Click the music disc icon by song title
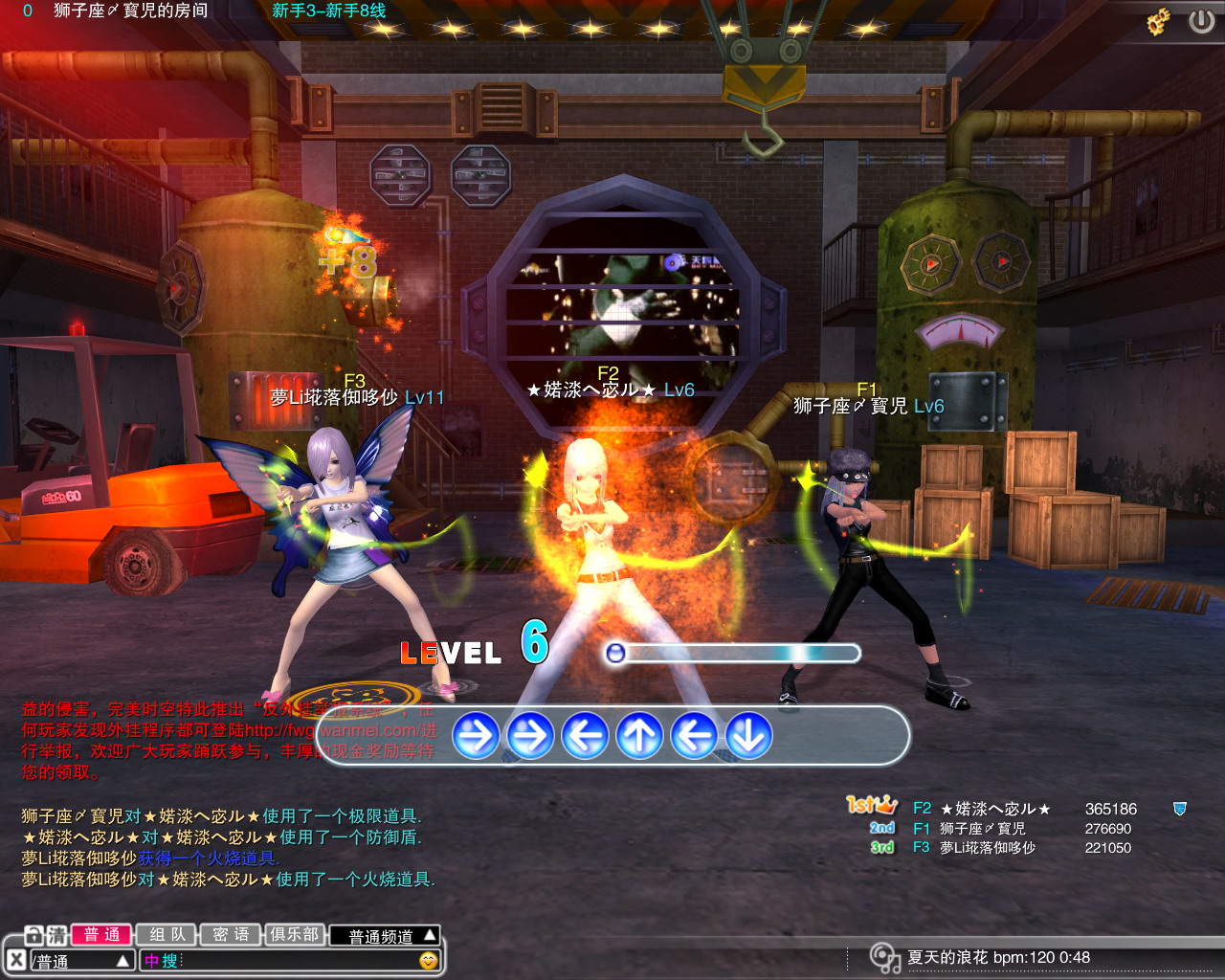The width and height of the screenshot is (1225, 980). coord(883,957)
